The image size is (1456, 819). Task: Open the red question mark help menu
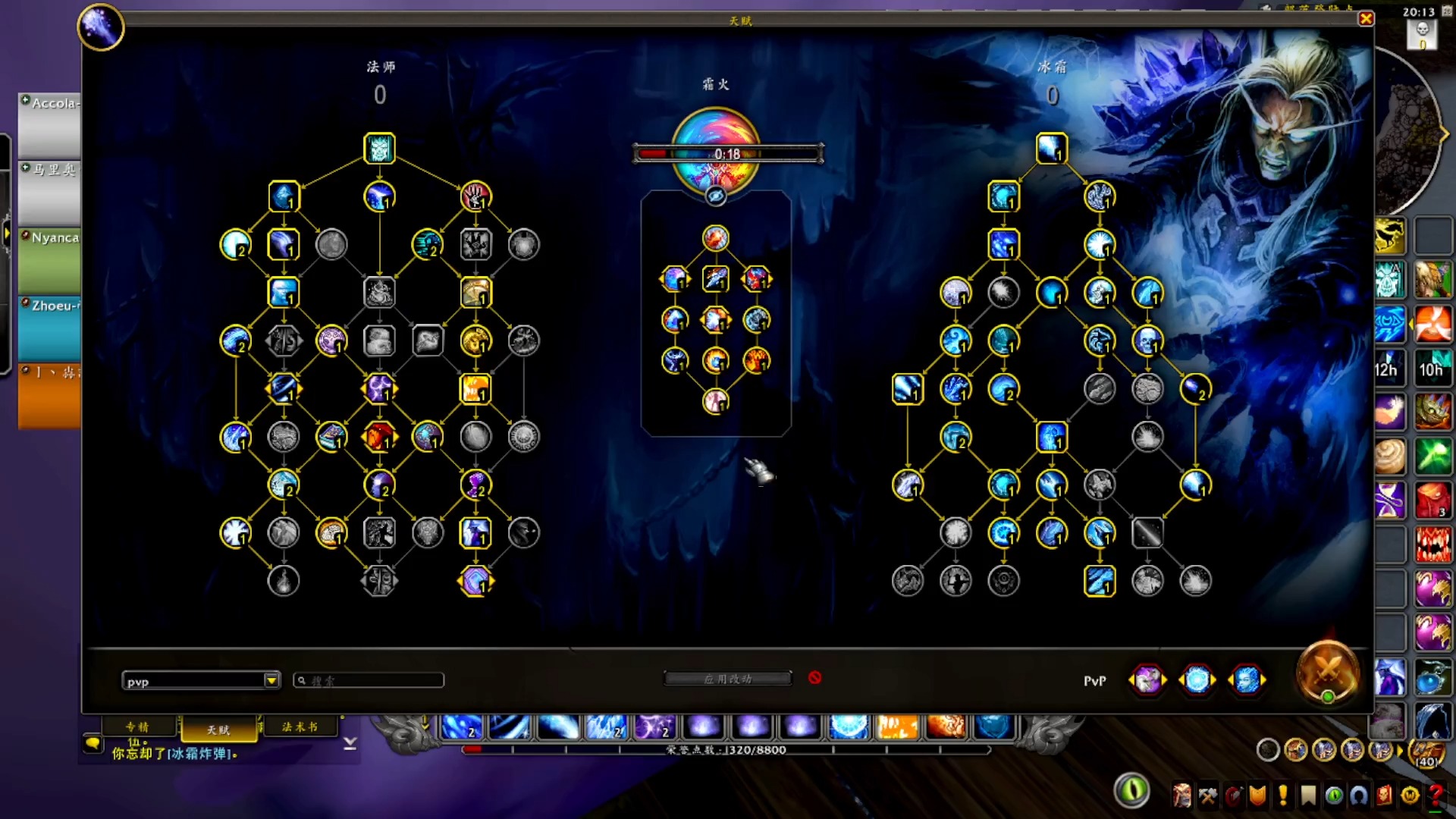[1436, 795]
